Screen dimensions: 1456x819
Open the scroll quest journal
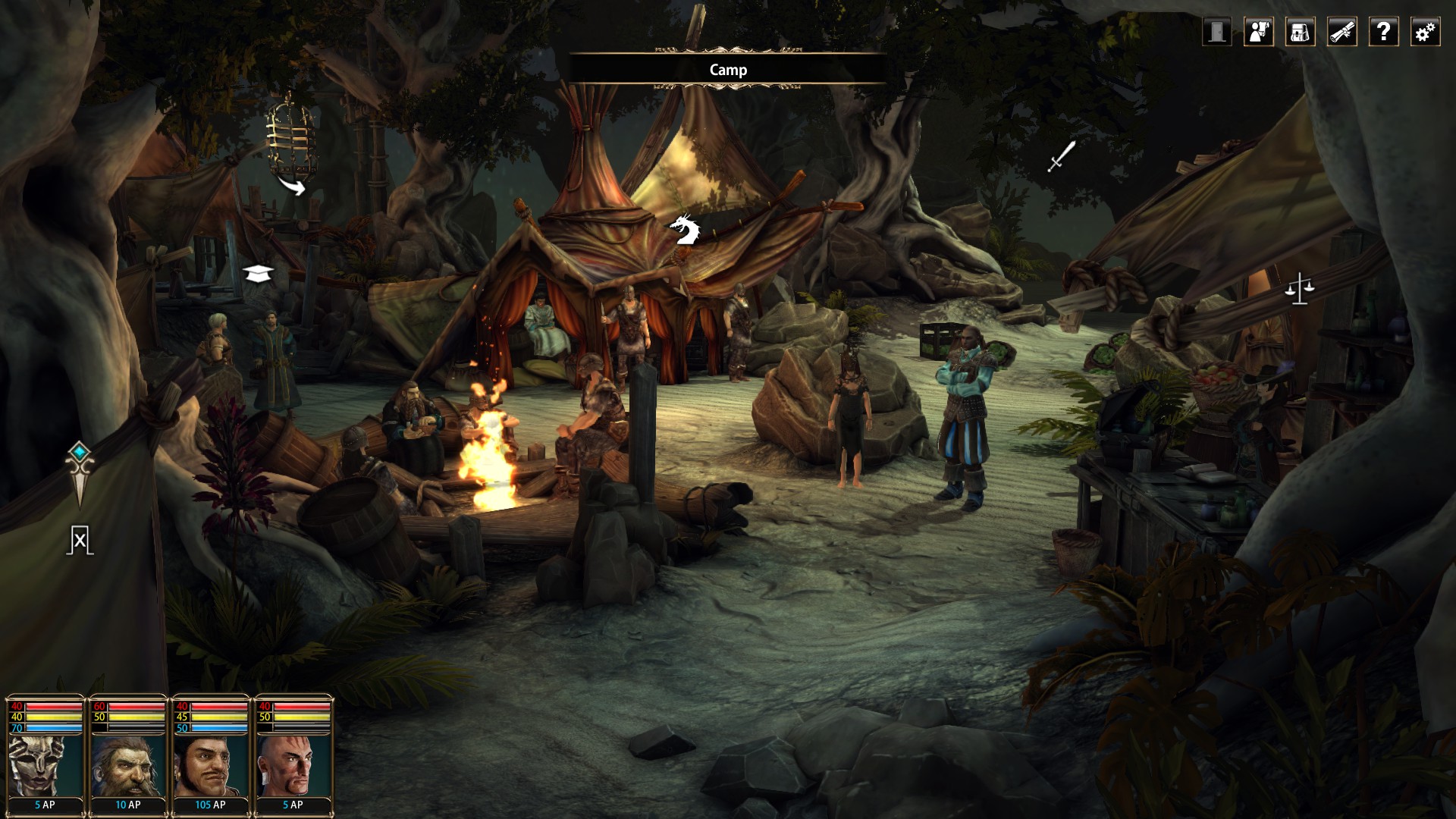pos(1341,32)
